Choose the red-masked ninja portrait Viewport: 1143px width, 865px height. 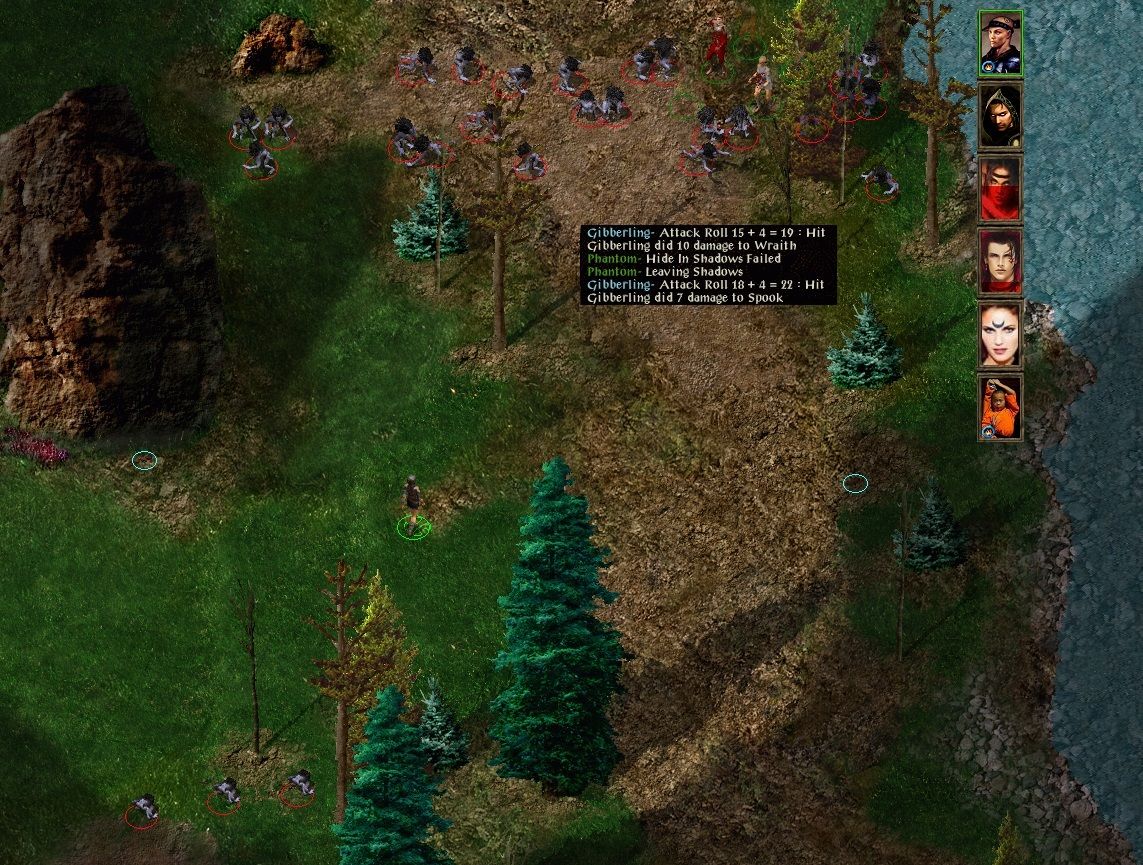[x=1000, y=189]
